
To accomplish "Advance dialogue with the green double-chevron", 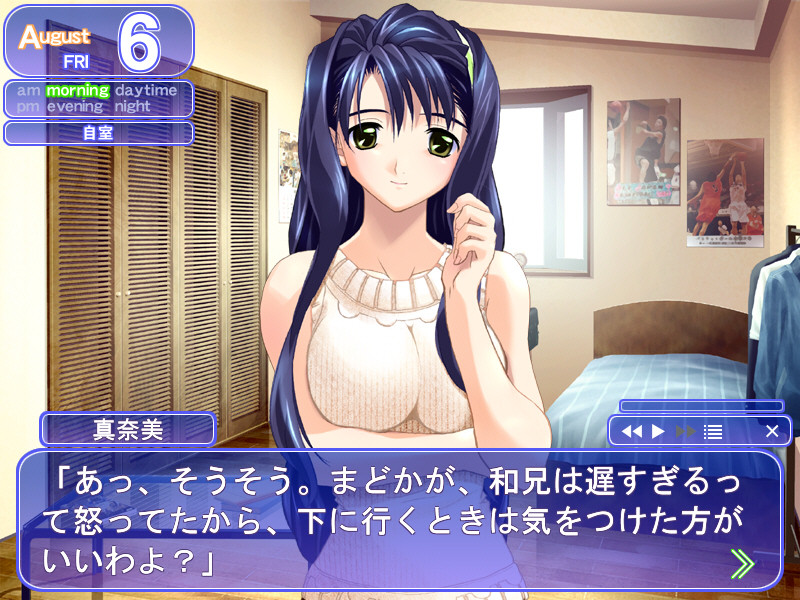I will [x=742, y=565].
